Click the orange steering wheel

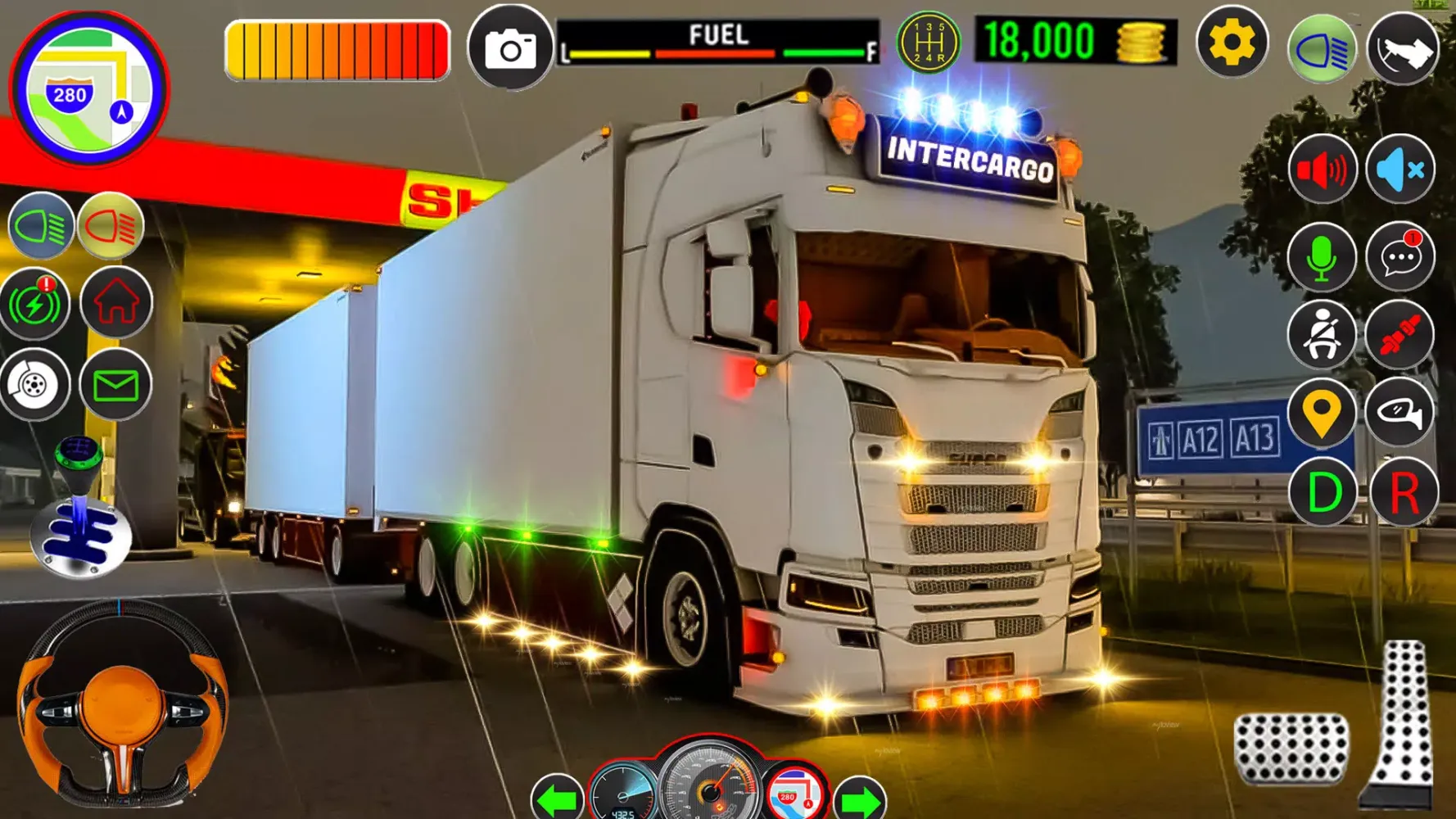coord(123,706)
